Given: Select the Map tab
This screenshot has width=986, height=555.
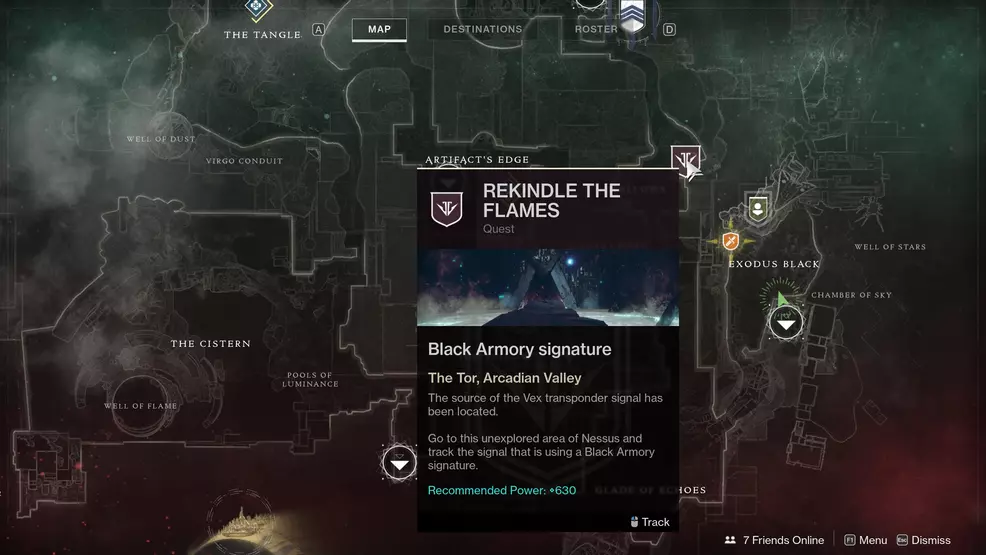Looking at the screenshot, I should point(379,29).
